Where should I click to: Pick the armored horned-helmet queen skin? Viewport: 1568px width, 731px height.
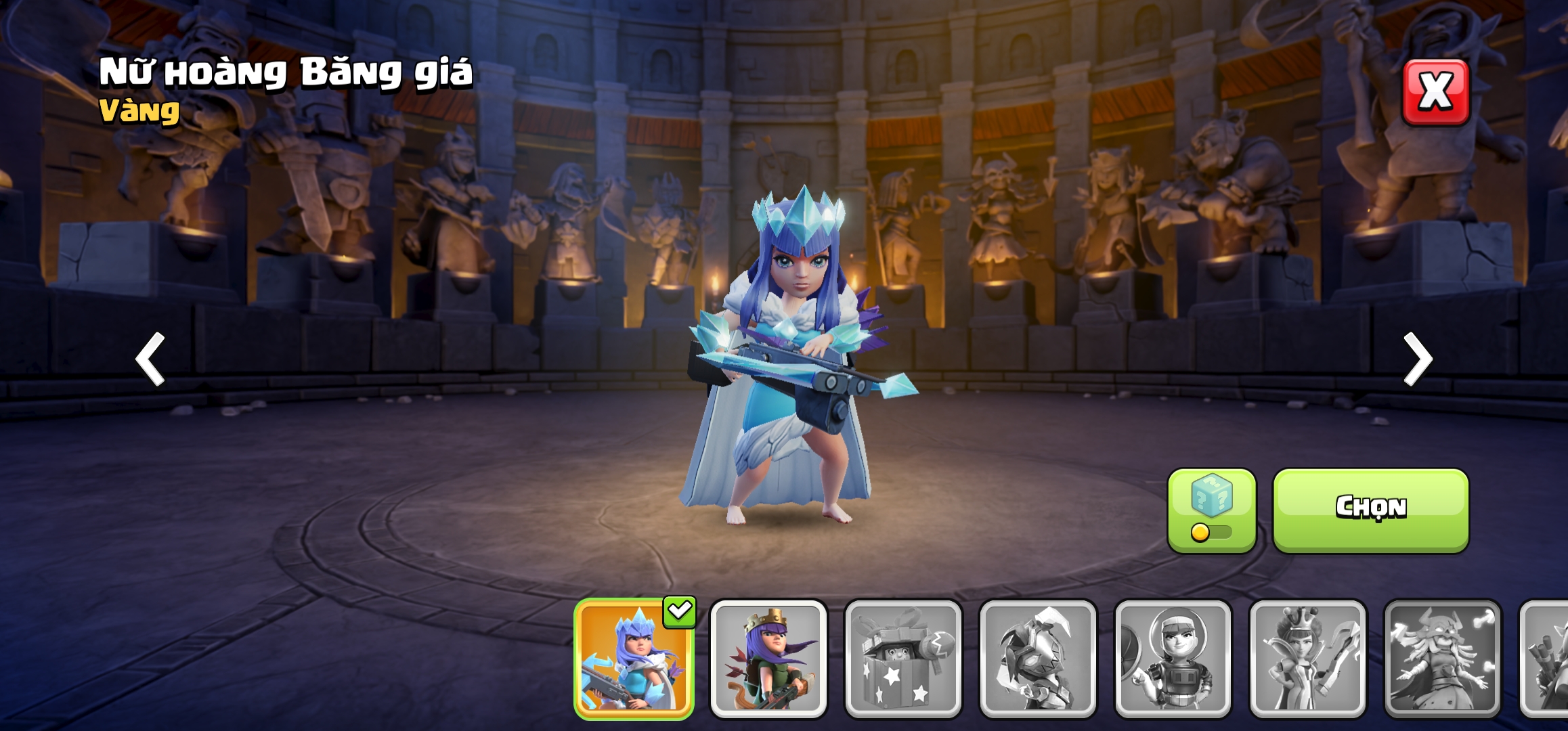[1038, 658]
